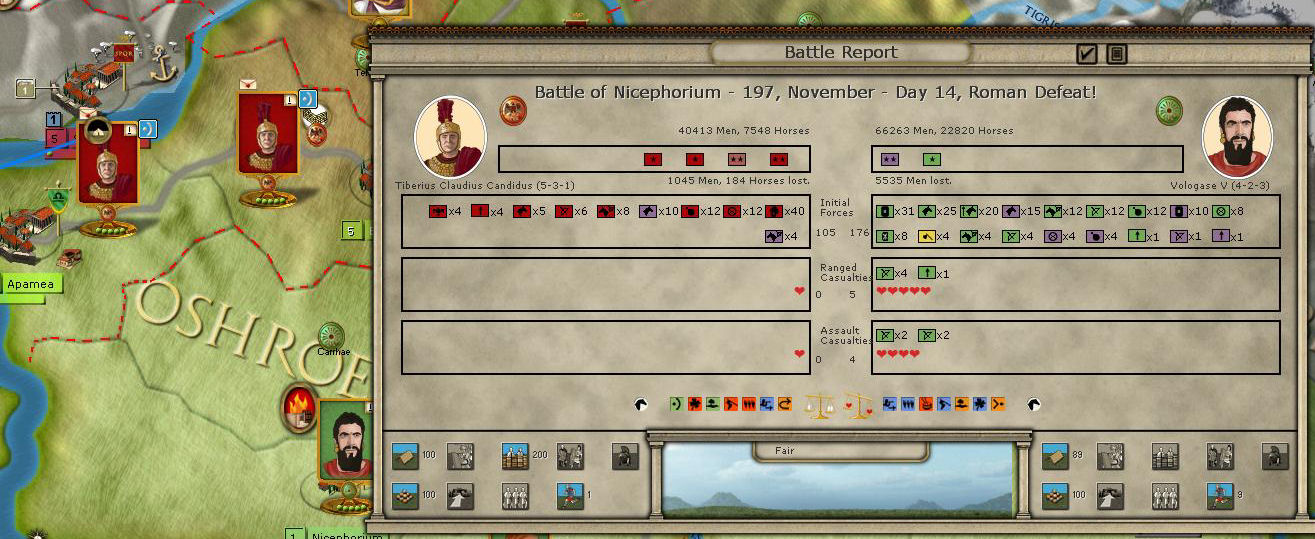This screenshot has width=1315, height=539.
Task: Select the purple two-star leader in enemy row
Action: coord(890,159)
